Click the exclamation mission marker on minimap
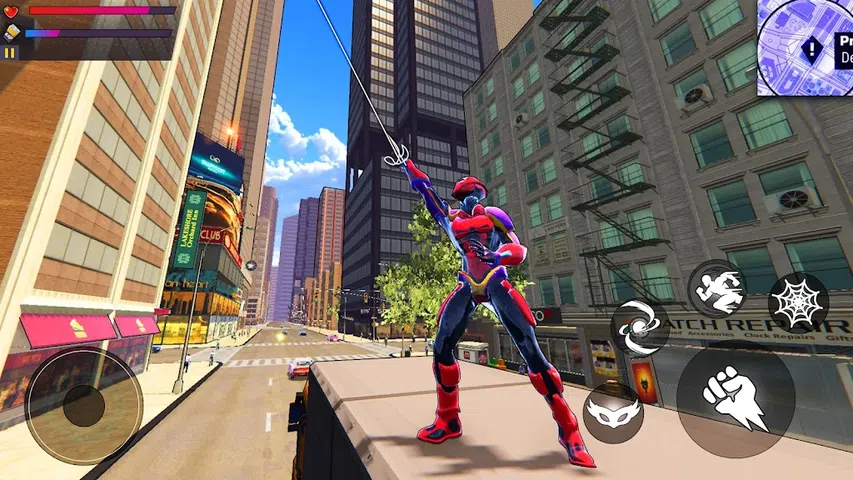The width and height of the screenshot is (853, 480). tap(813, 46)
